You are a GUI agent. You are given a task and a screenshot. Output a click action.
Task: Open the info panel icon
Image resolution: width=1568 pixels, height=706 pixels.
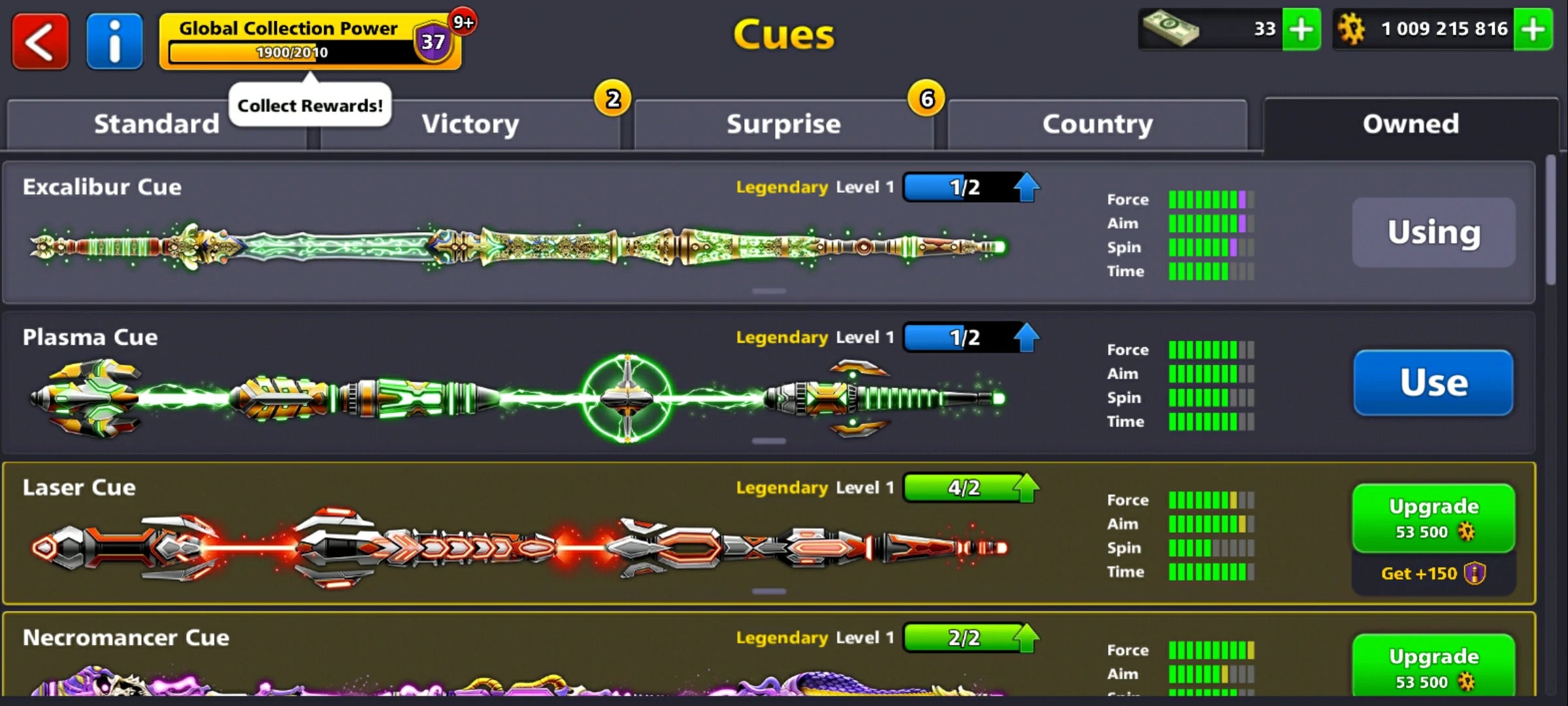point(114,41)
